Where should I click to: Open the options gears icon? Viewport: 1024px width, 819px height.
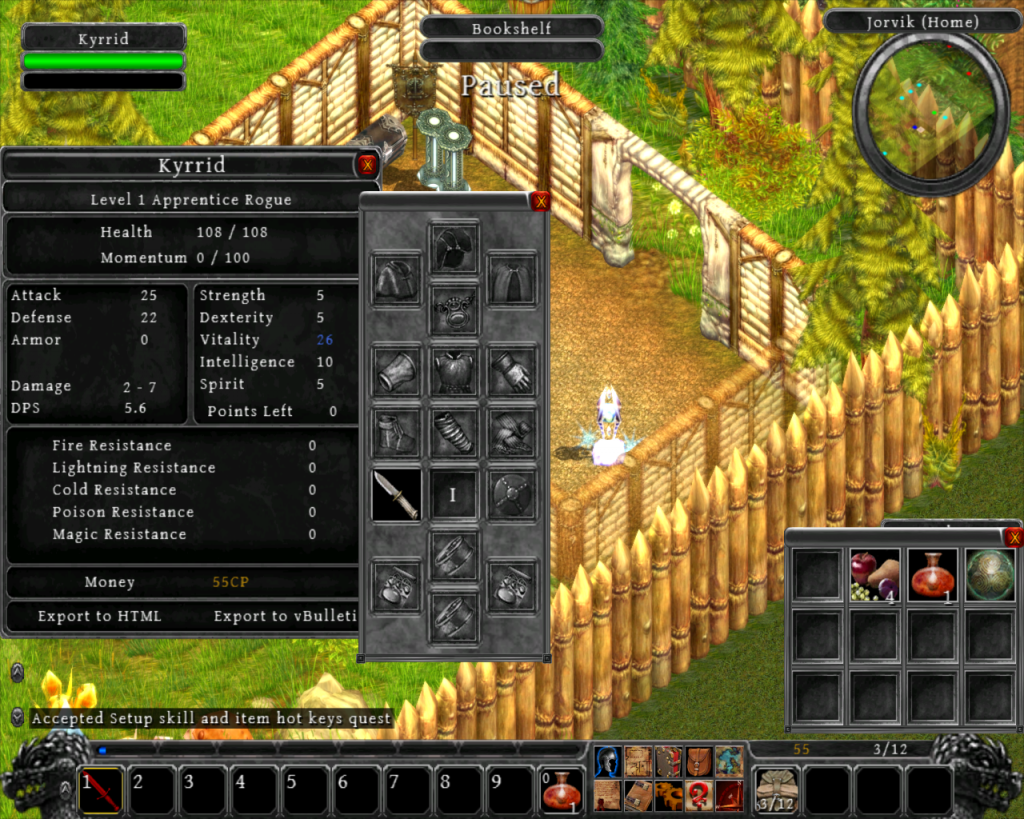click(x=669, y=796)
